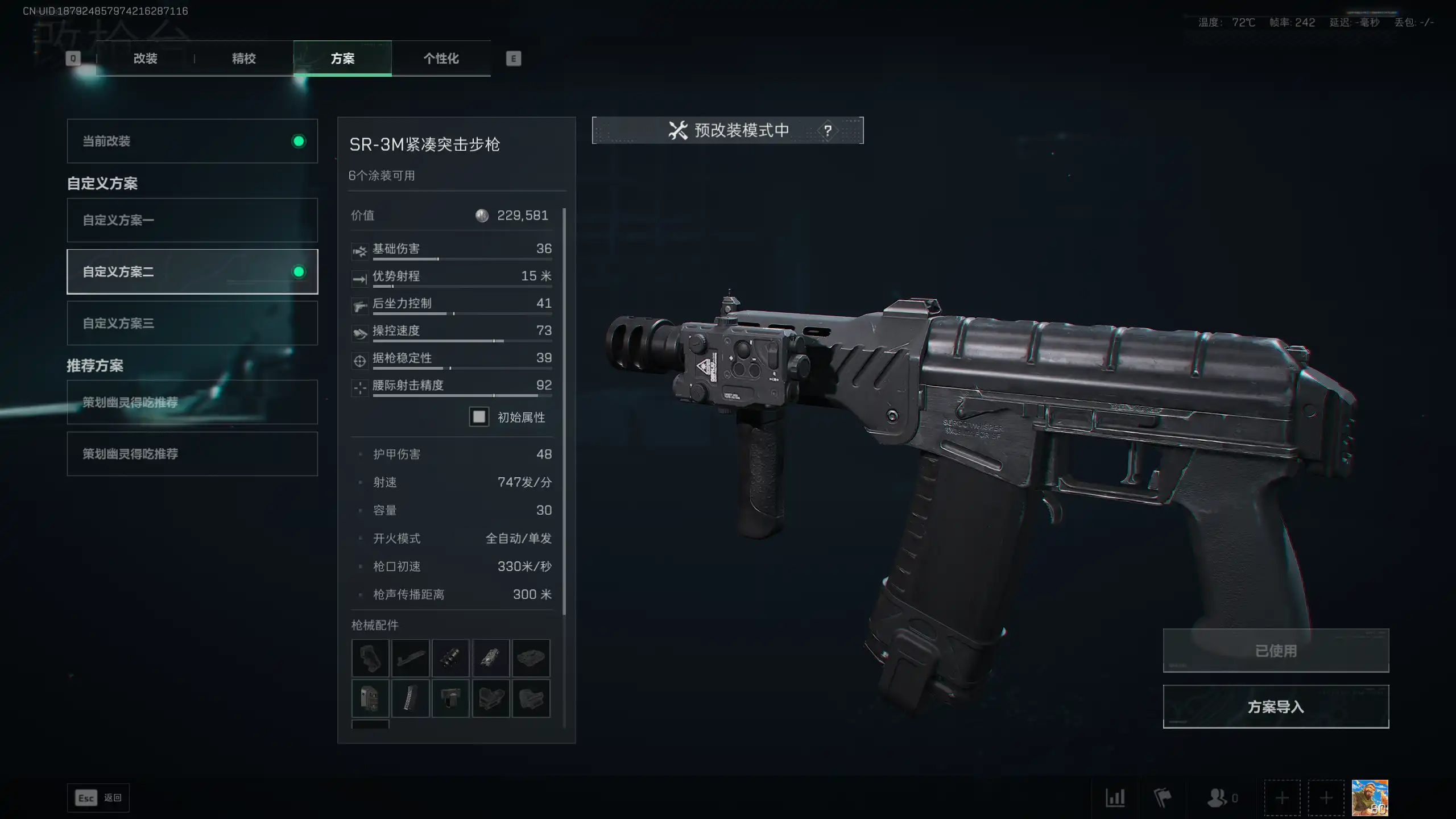Select the muzzle brake attachment slot
This screenshot has height=819, width=1456.
click(450, 658)
